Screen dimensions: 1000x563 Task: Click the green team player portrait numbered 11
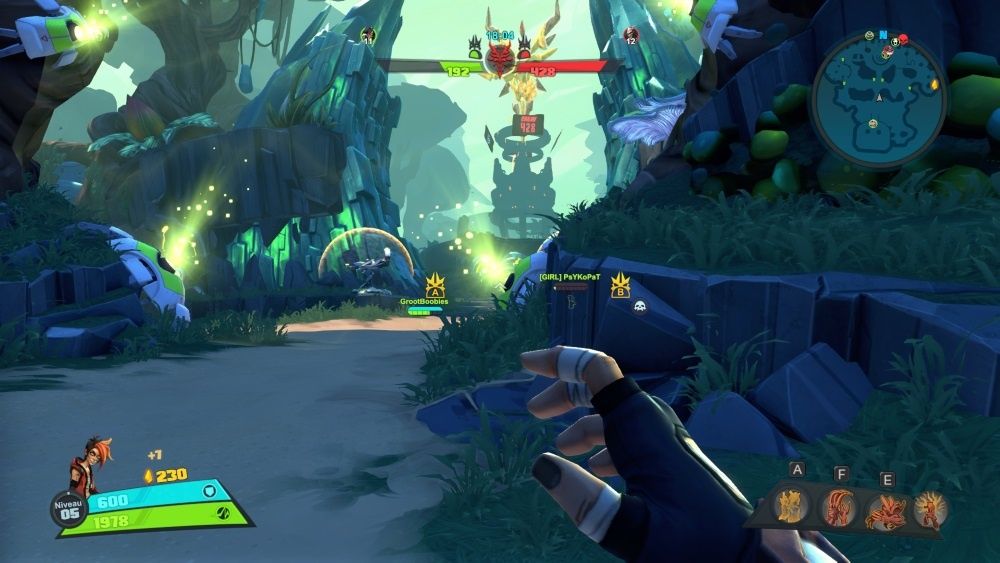[368, 36]
